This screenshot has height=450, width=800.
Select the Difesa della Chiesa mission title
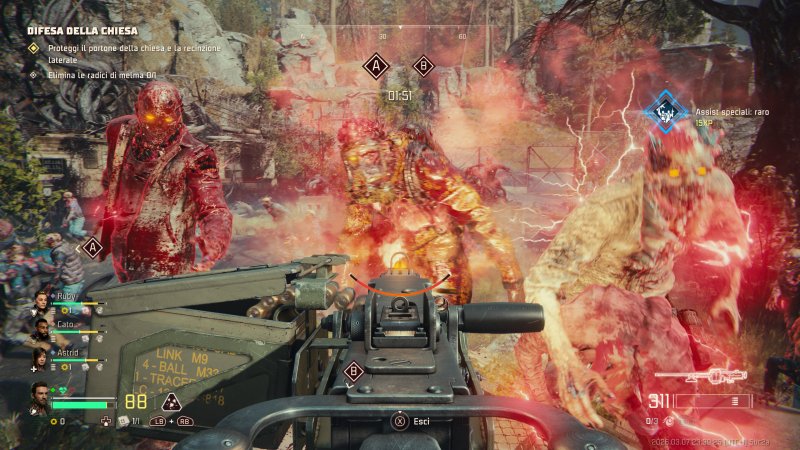[x=82, y=31]
